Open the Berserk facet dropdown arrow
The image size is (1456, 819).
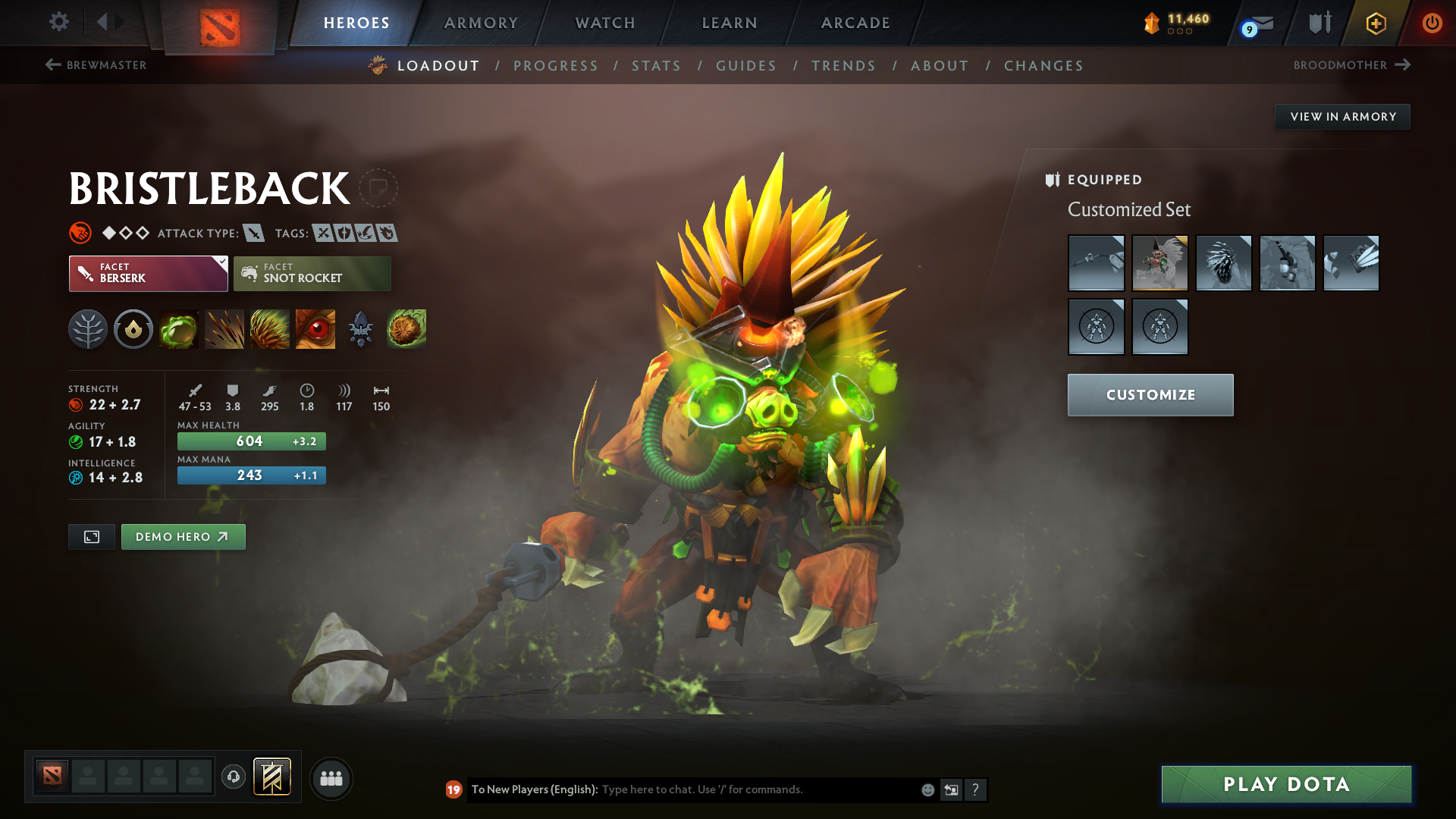click(x=221, y=263)
